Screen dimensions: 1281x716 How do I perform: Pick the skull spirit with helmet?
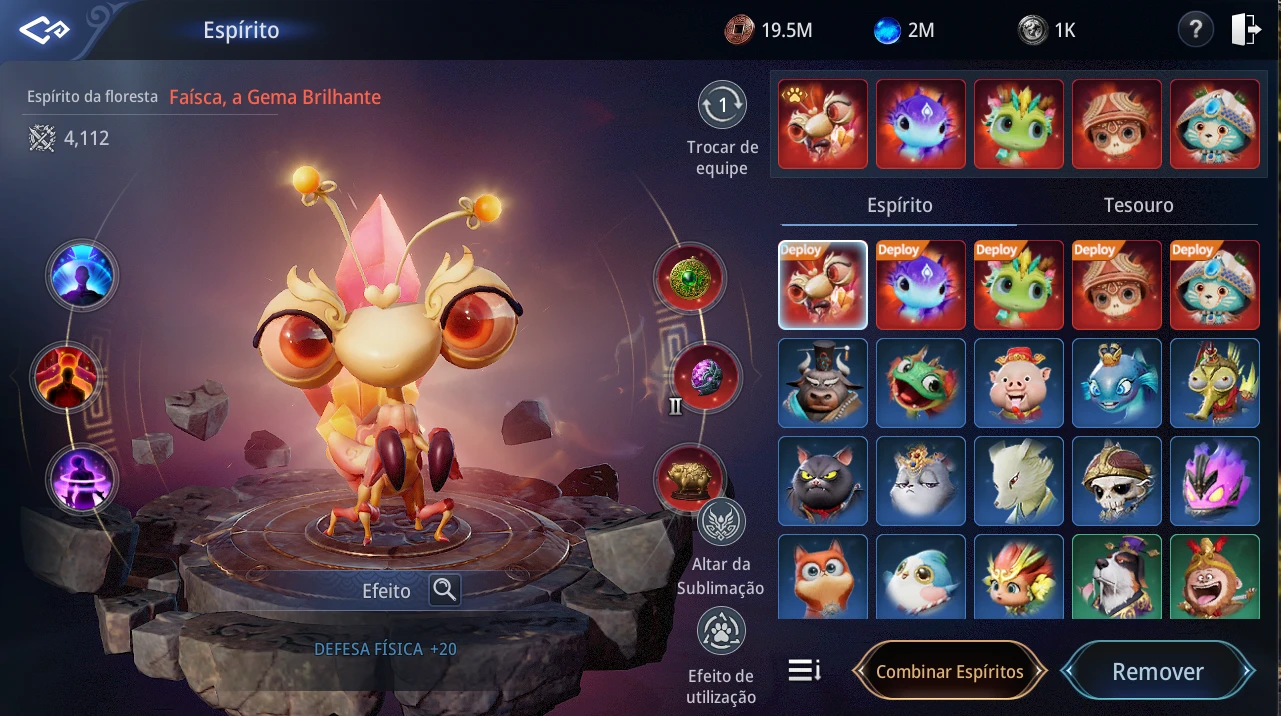click(1117, 481)
